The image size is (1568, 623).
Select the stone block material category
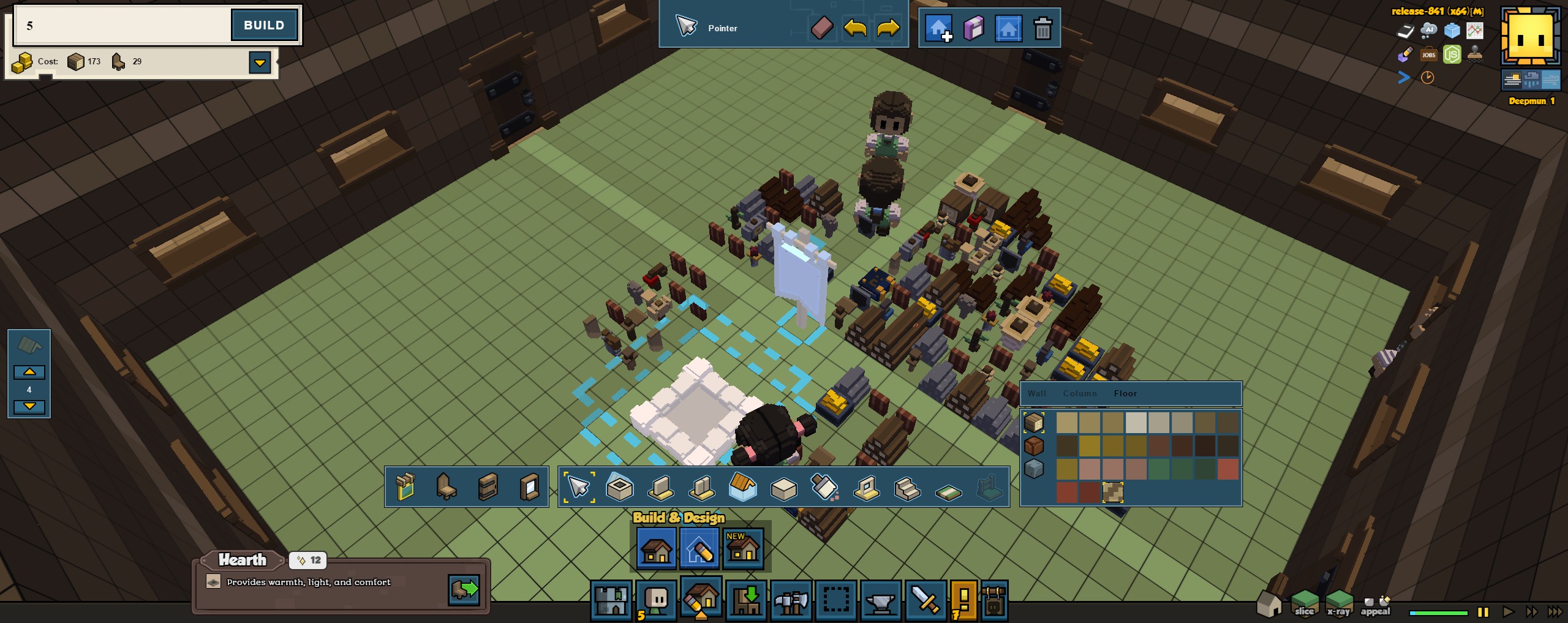coord(1034,469)
